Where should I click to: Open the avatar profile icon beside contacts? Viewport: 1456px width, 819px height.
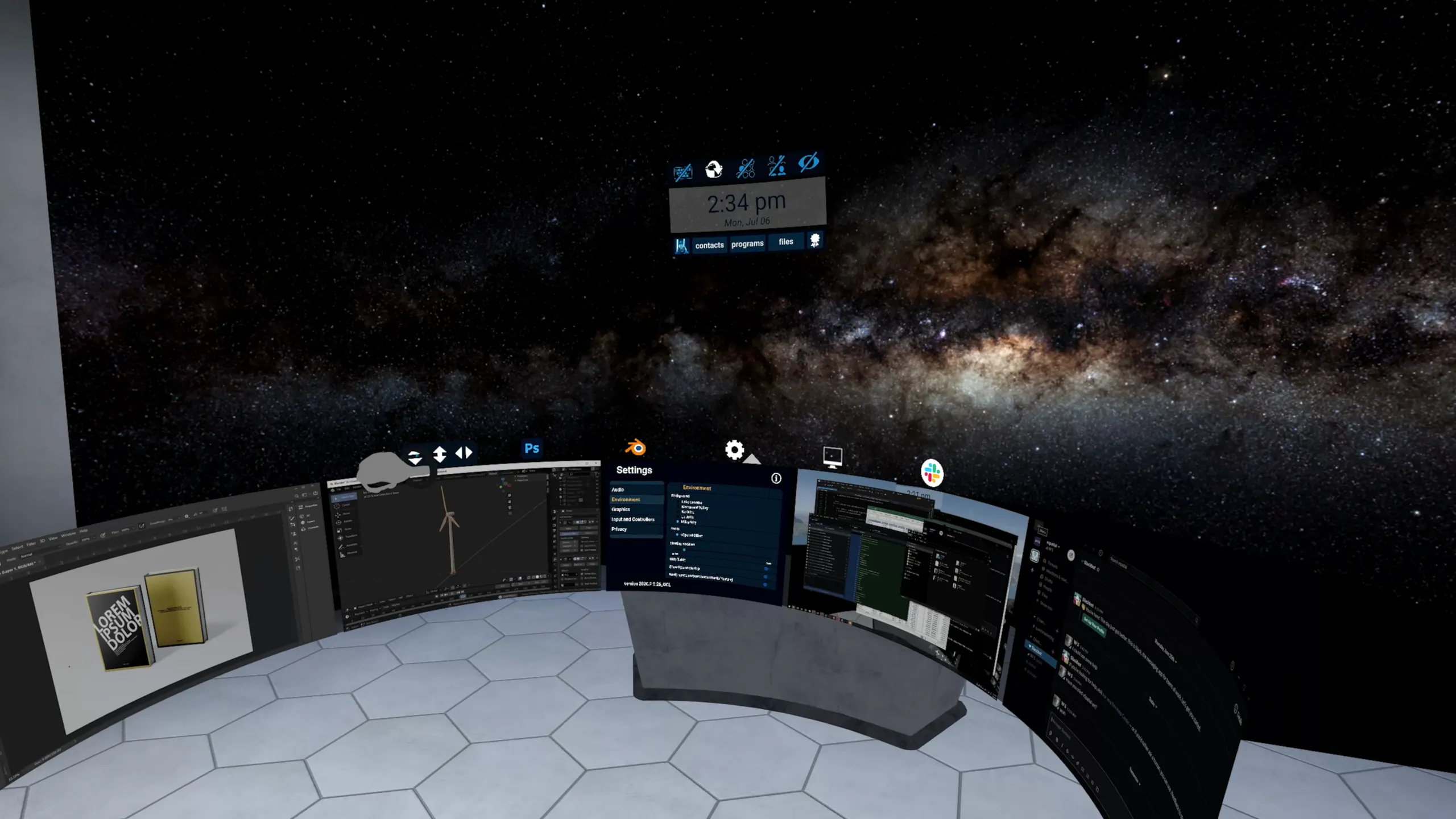pos(681,246)
